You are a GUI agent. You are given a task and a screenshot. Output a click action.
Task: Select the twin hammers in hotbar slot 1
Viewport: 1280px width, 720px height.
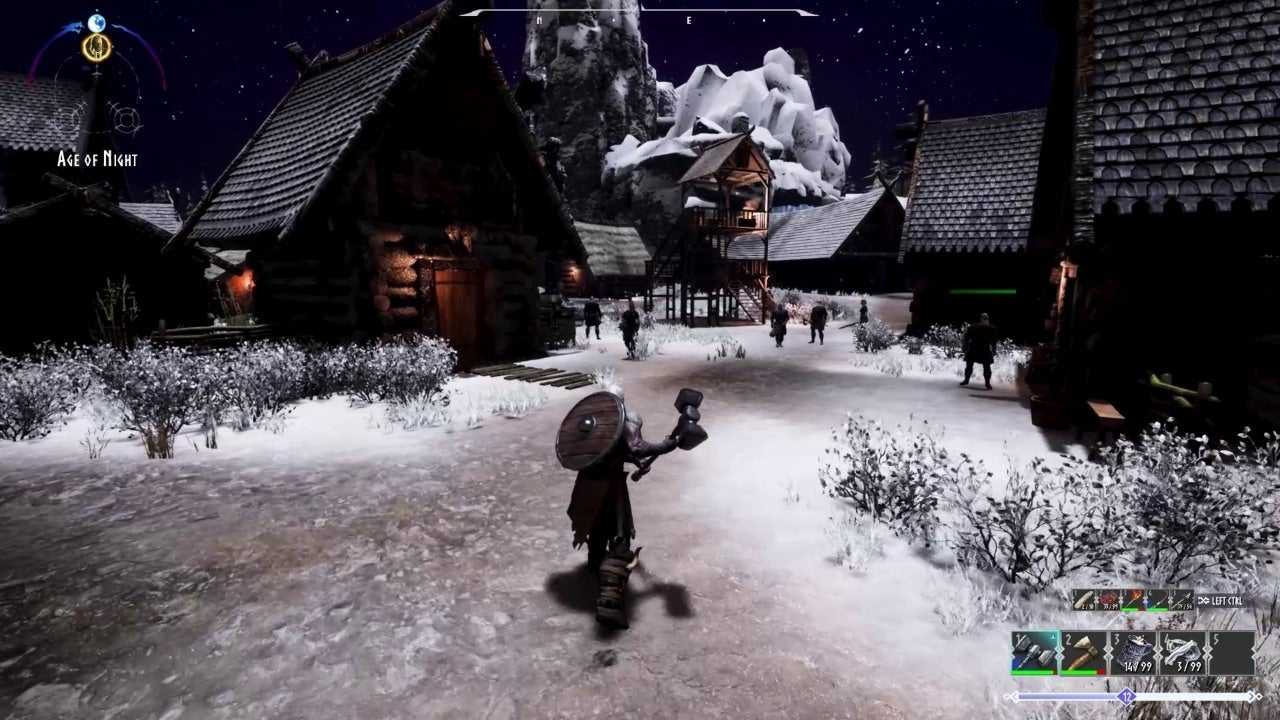tap(1034, 653)
